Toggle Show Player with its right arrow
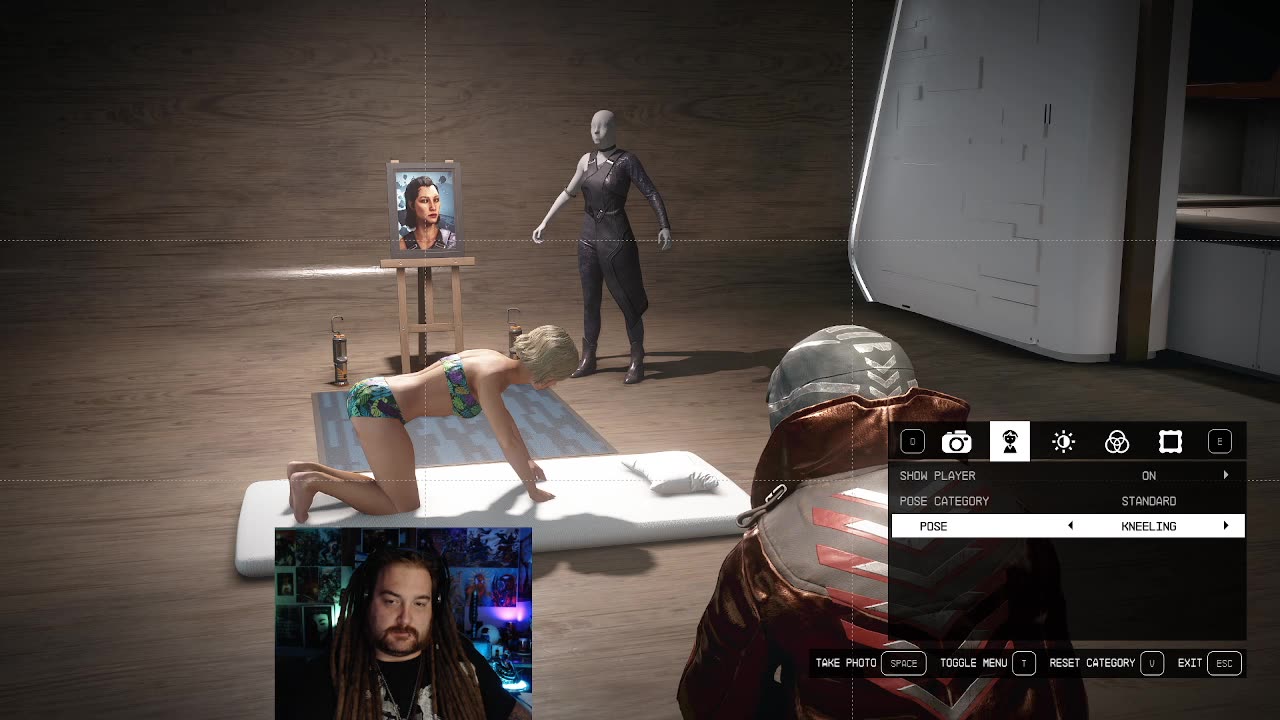The image size is (1280, 720). pos(1226,476)
